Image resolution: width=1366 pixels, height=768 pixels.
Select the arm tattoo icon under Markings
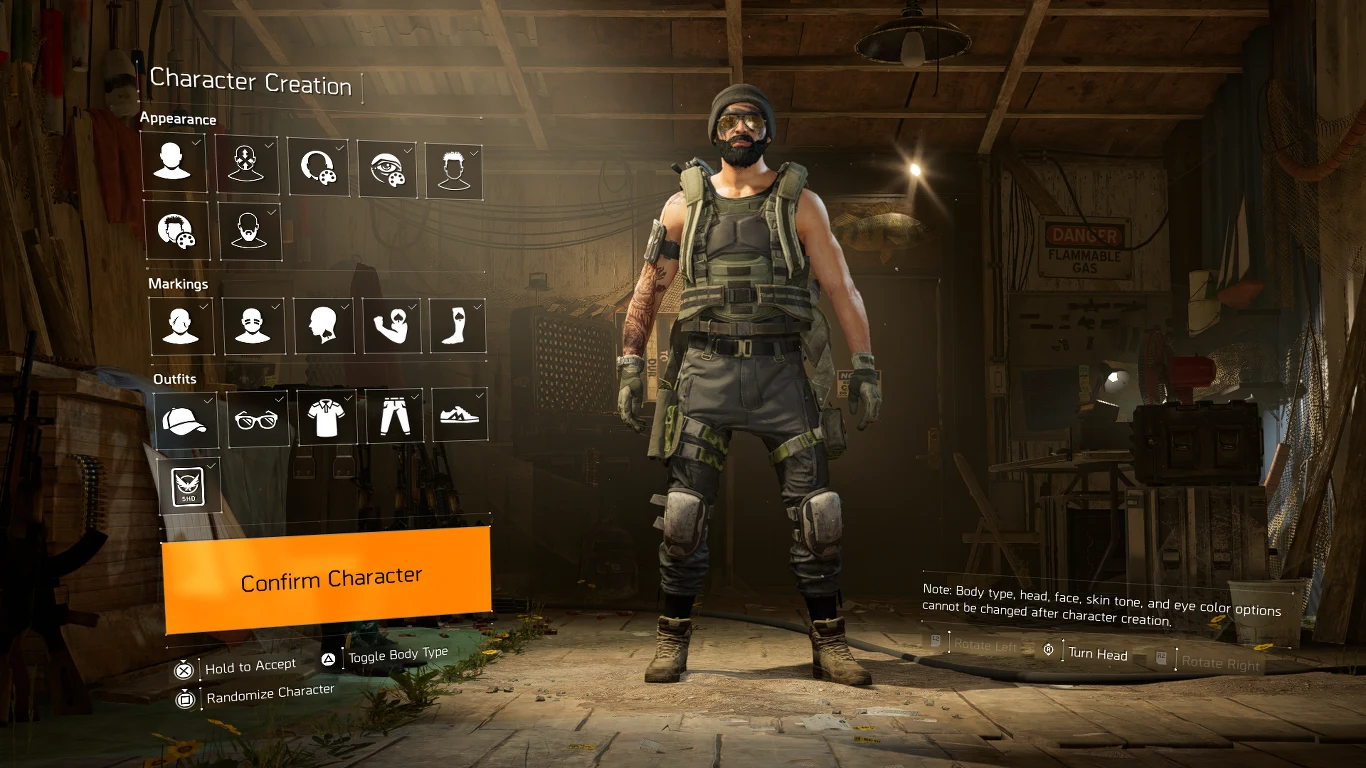(x=392, y=325)
